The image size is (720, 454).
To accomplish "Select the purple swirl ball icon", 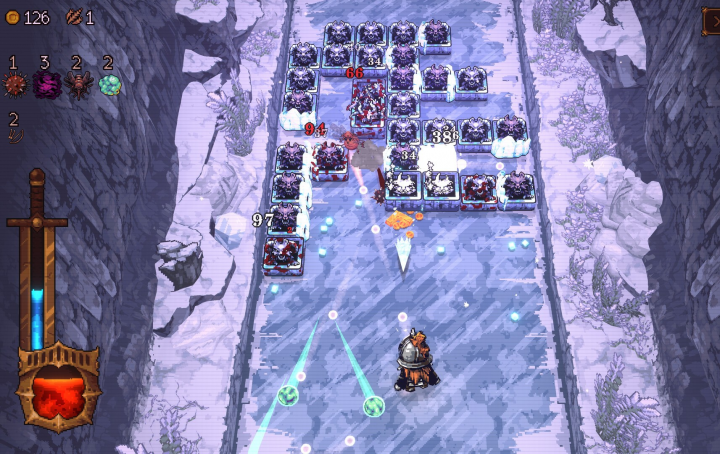I will point(46,85).
